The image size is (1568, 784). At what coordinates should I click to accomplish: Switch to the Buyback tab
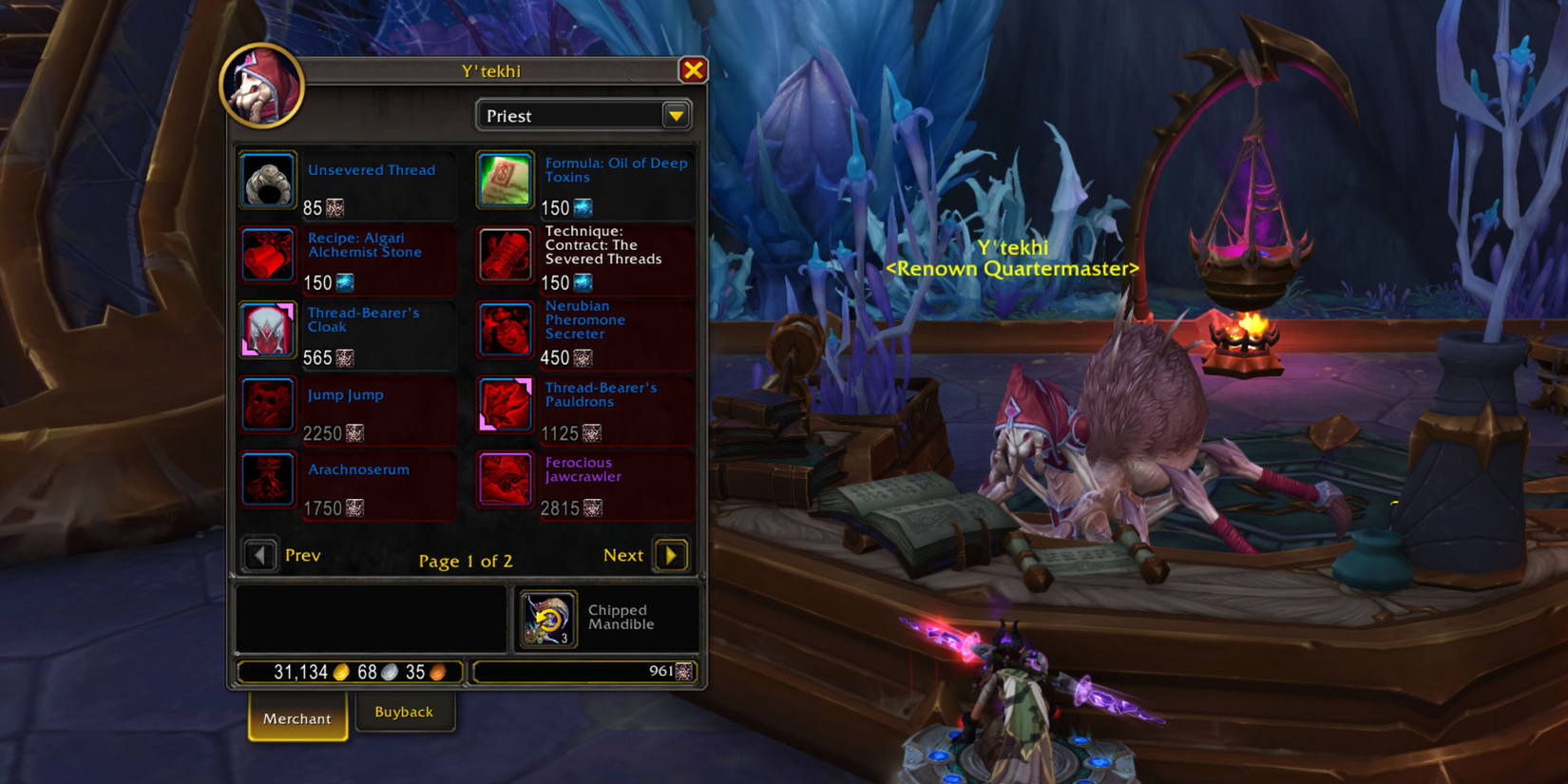pyautogui.click(x=404, y=712)
